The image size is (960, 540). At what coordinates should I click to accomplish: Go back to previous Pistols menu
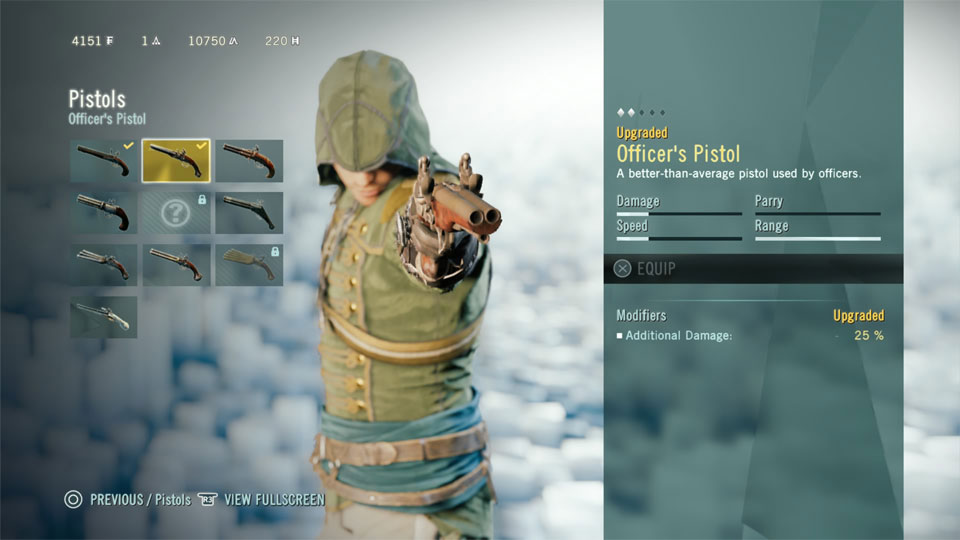pyautogui.click(x=128, y=499)
